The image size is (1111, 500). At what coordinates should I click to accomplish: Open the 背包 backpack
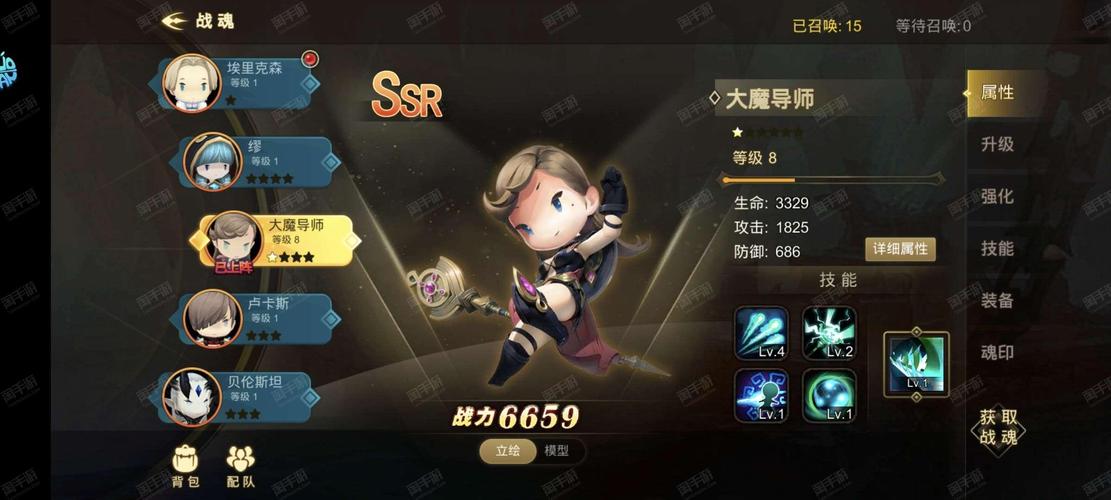coord(186,464)
